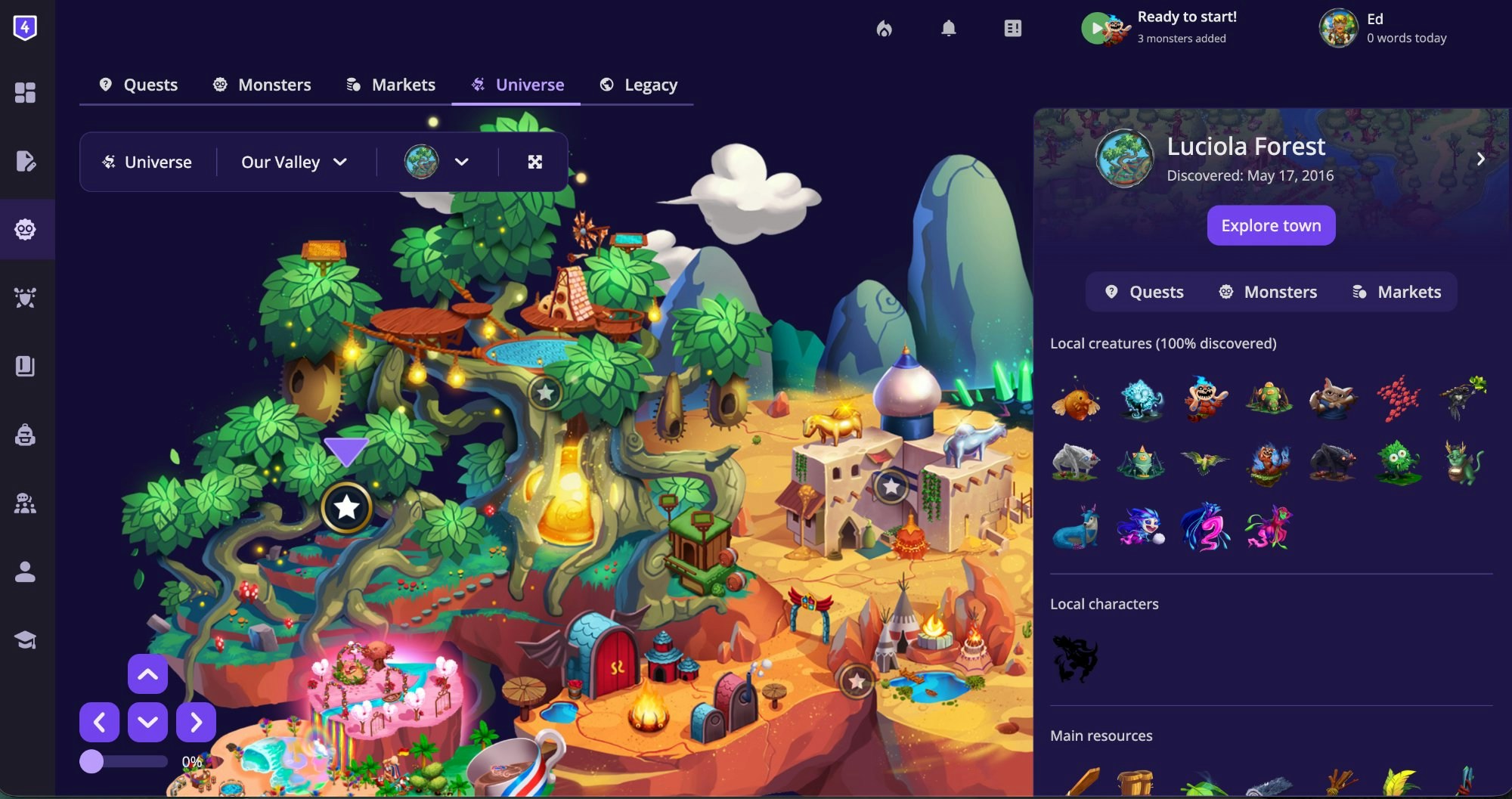Open the Our Valley dropdown
This screenshot has width=1512, height=799.
click(x=294, y=161)
